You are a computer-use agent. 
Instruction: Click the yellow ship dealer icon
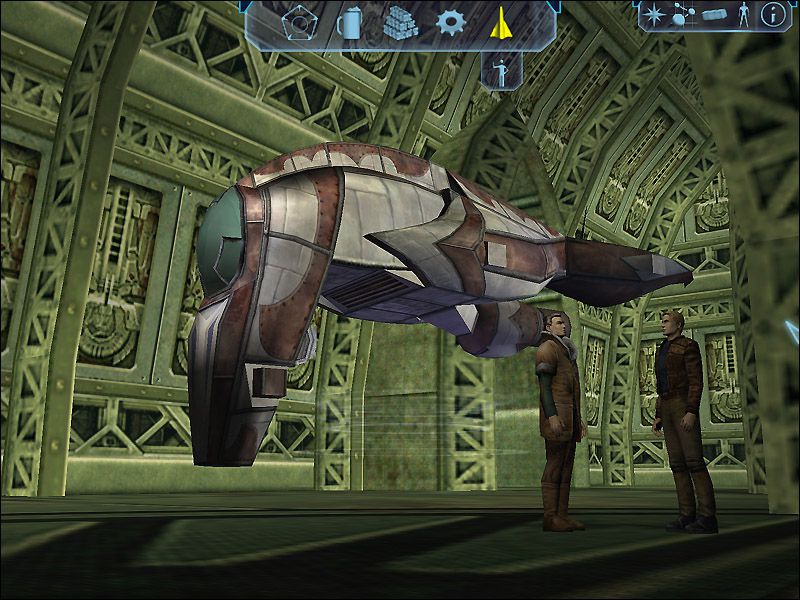tap(500, 22)
